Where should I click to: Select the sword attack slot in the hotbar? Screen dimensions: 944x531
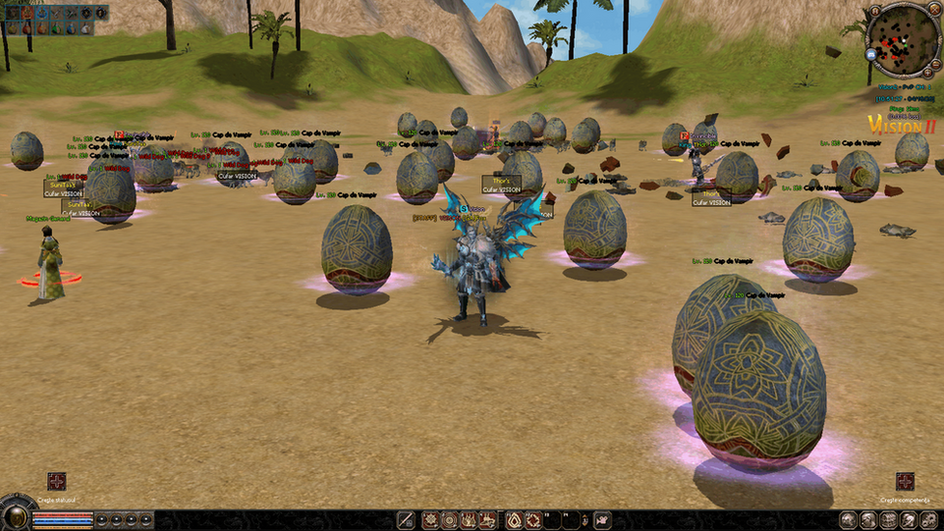pos(406,520)
